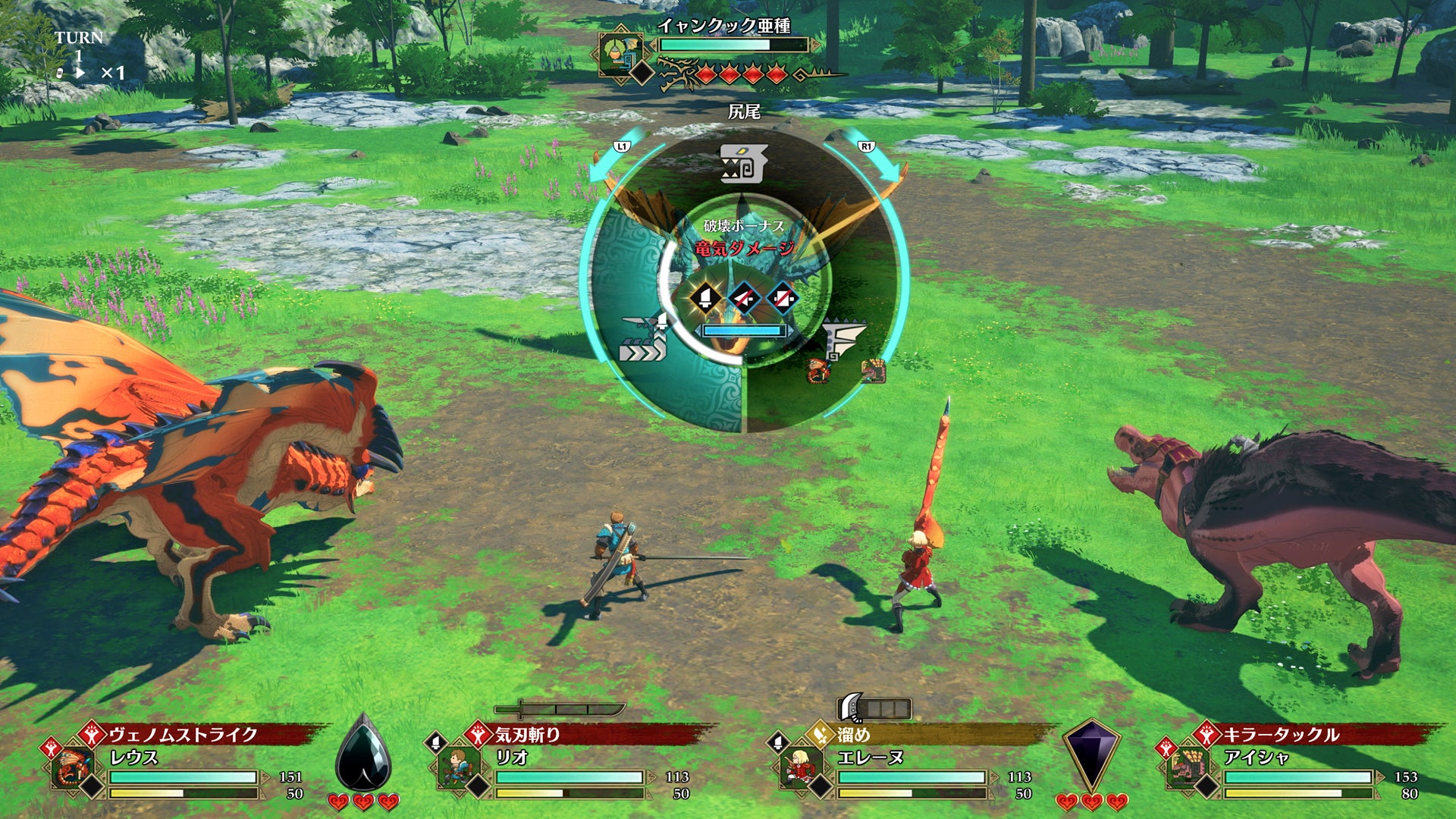This screenshot has height=819, width=1456.
Task: Select レウス monster portrait in party bar
Action: pyautogui.click(x=74, y=767)
